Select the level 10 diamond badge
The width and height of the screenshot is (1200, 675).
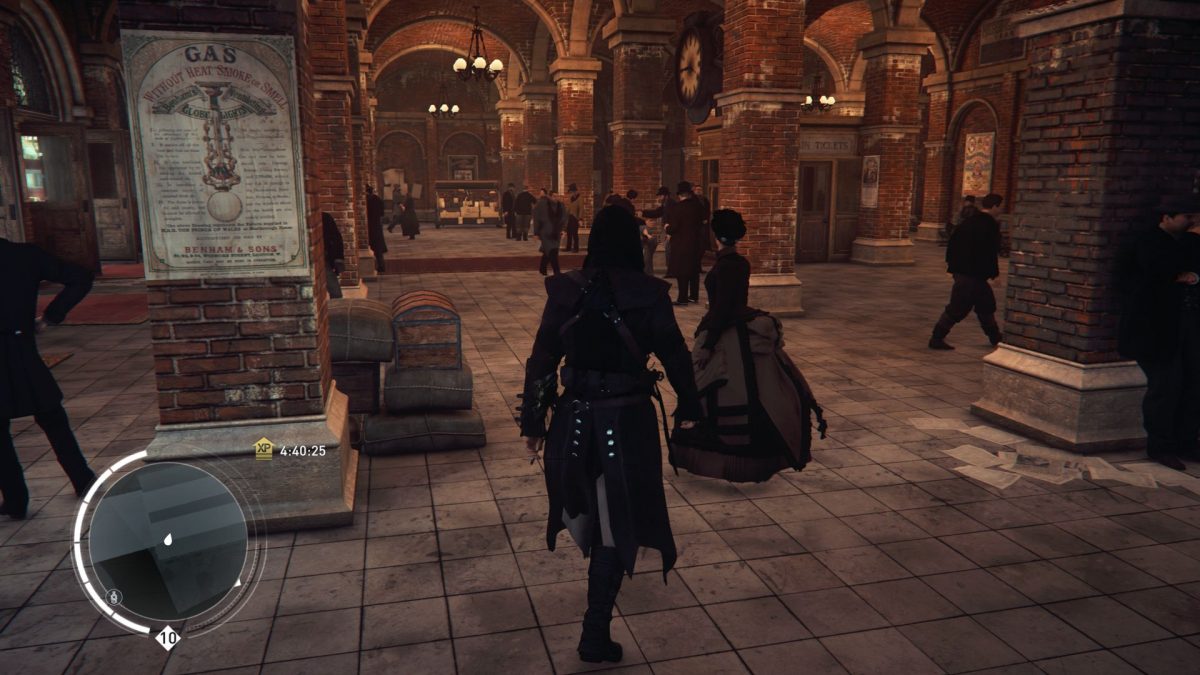(167, 637)
